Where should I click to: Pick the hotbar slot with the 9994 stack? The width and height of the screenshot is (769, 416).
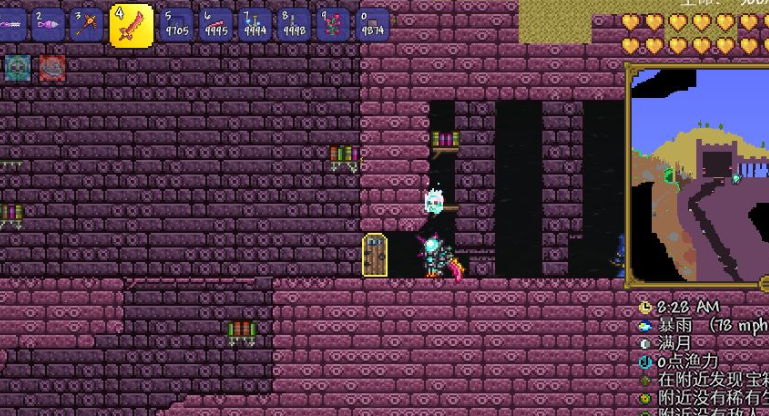254,24
